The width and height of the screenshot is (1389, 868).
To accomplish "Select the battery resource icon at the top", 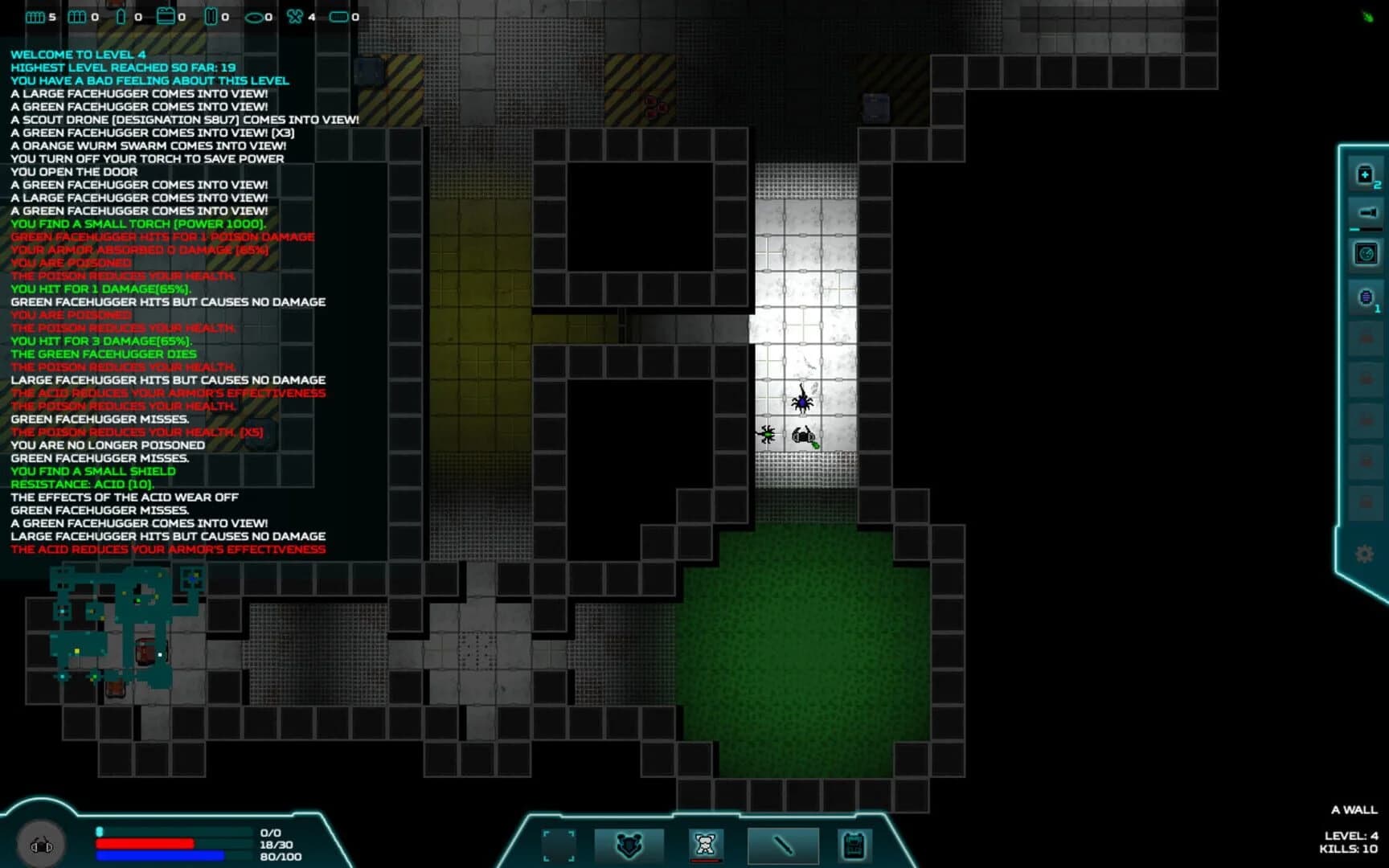I will point(166,16).
